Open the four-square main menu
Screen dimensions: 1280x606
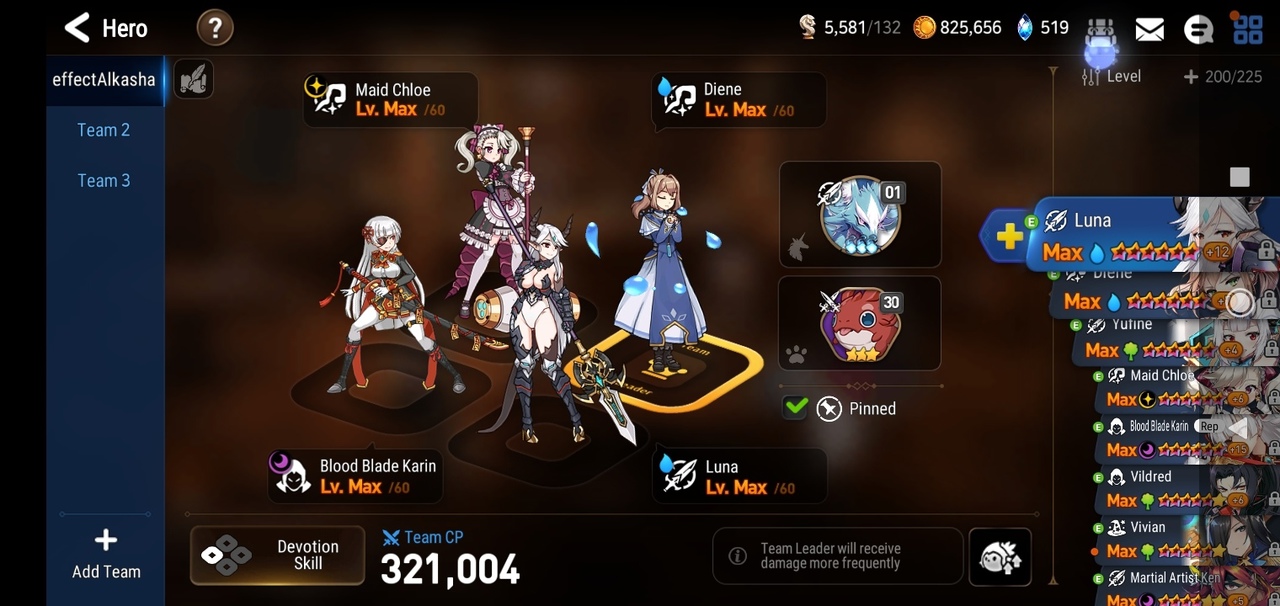[x=1247, y=29]
